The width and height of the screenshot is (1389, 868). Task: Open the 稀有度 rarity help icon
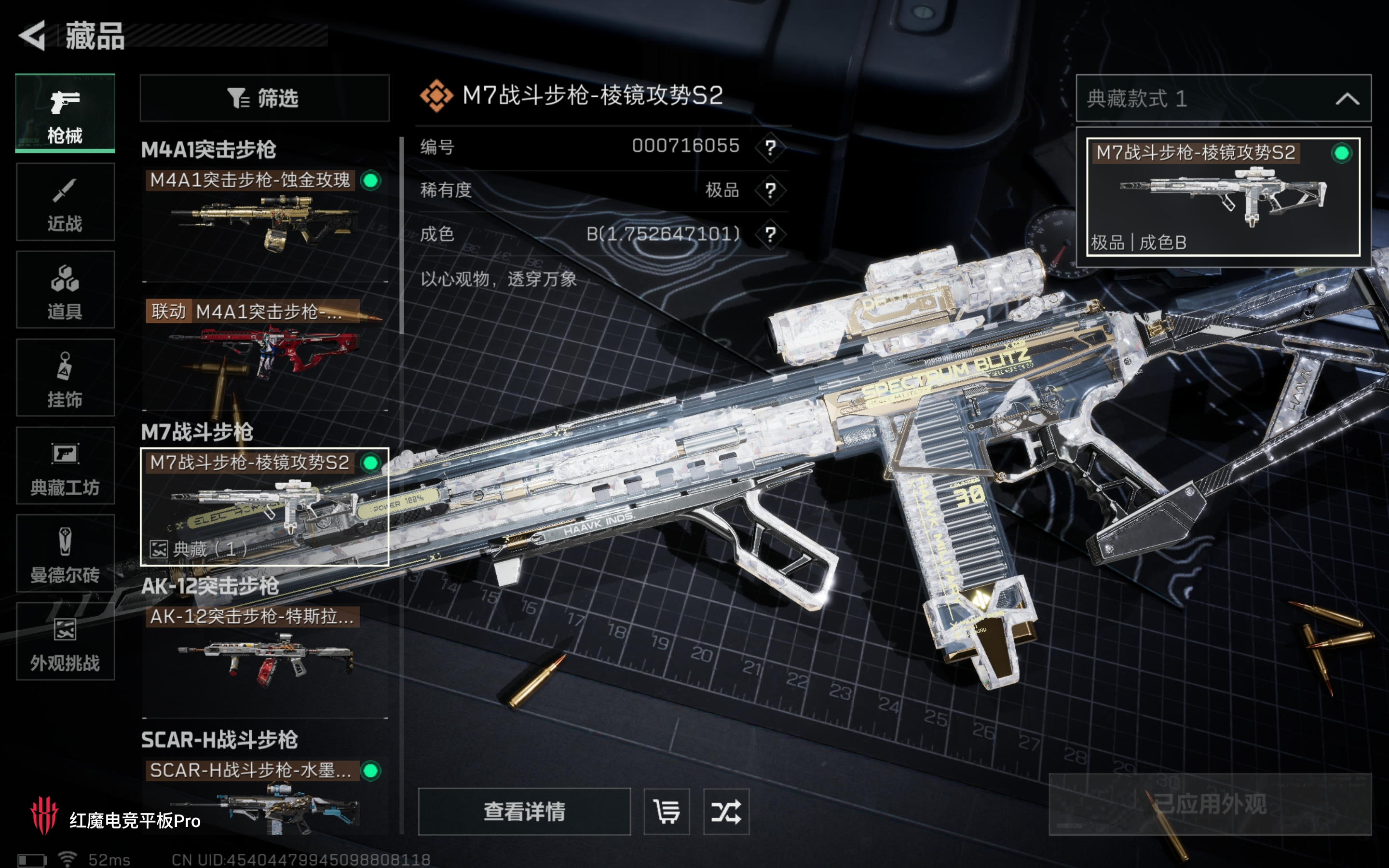770,190
